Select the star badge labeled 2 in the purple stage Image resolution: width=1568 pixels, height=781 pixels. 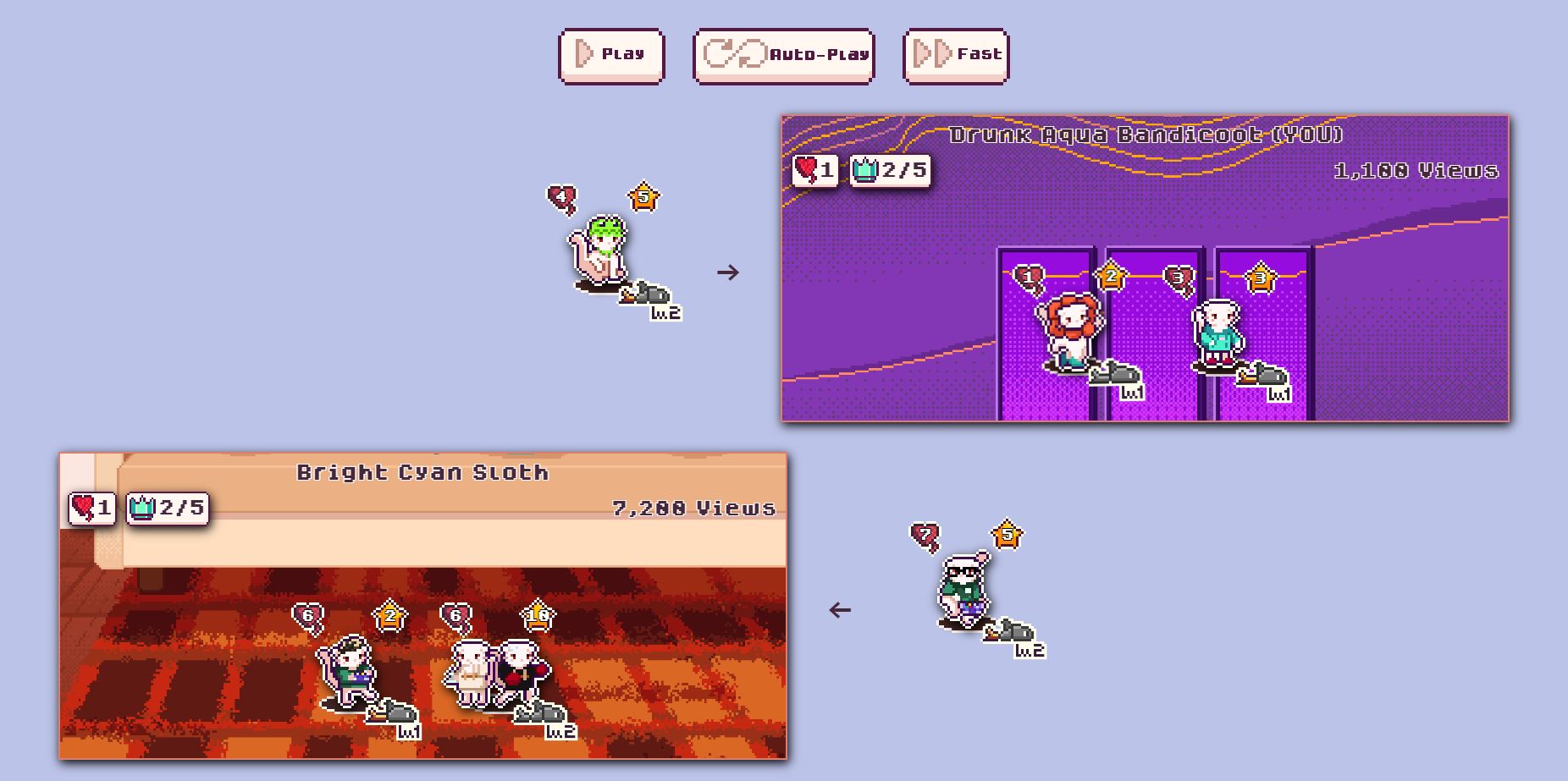point(1110,274)
